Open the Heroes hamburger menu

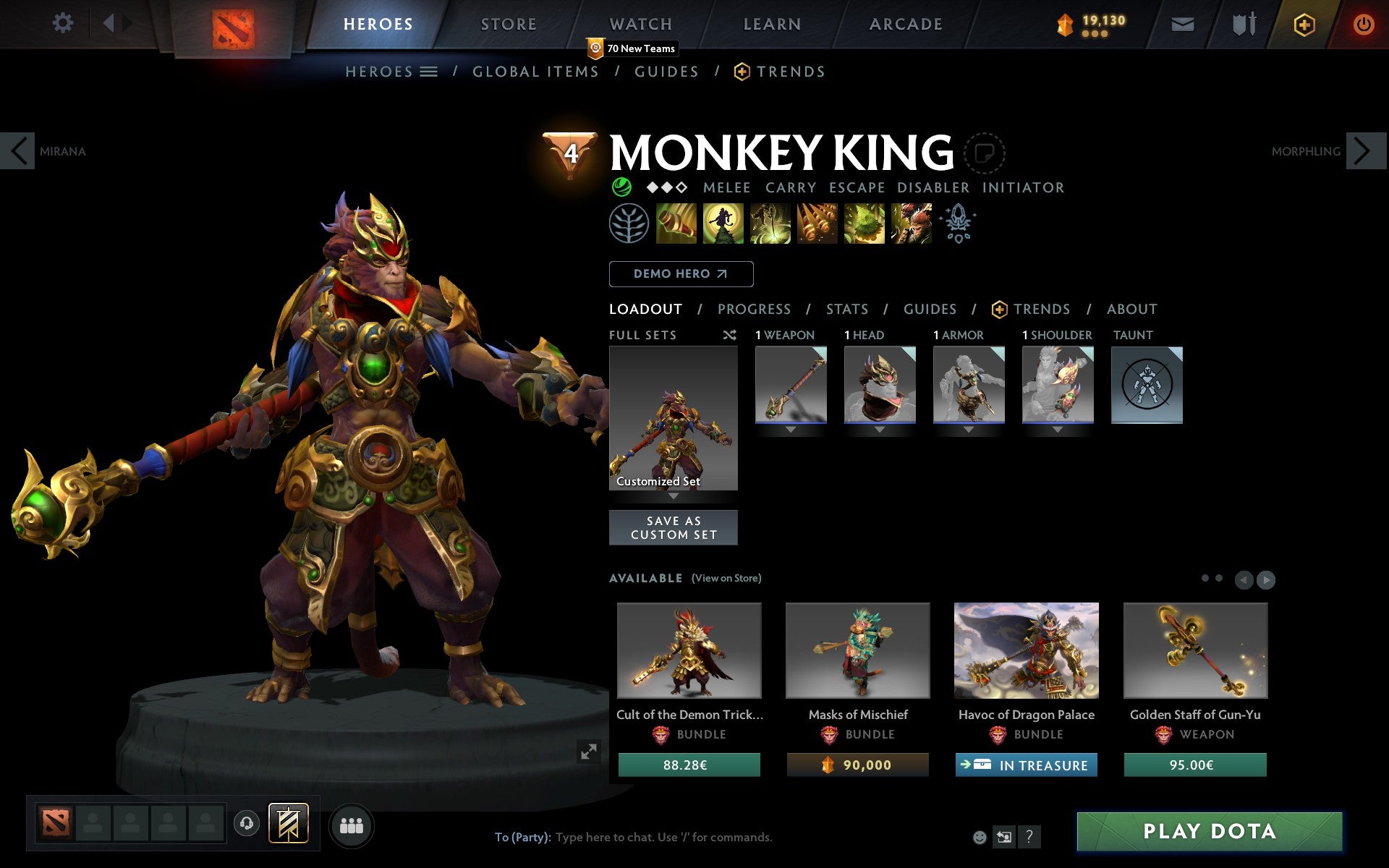(x=428, y=72)
